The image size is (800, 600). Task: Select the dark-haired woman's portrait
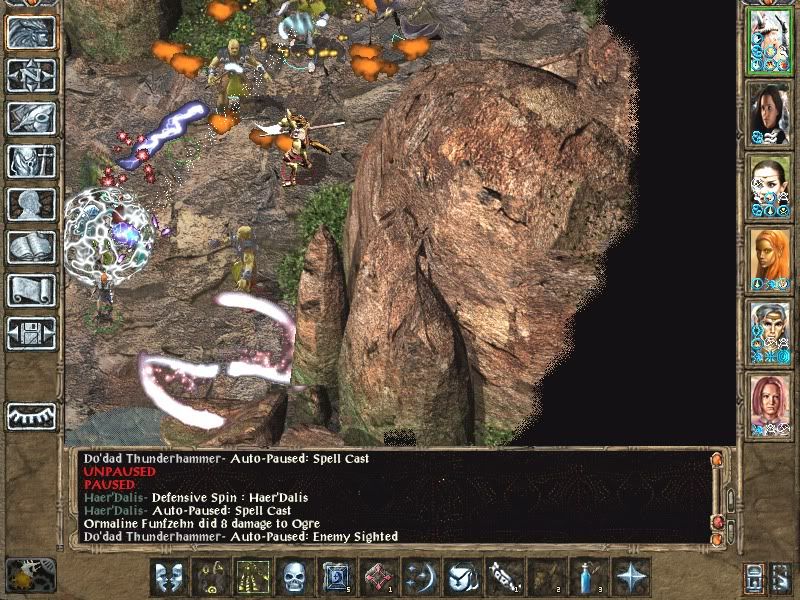click(770, 113)
